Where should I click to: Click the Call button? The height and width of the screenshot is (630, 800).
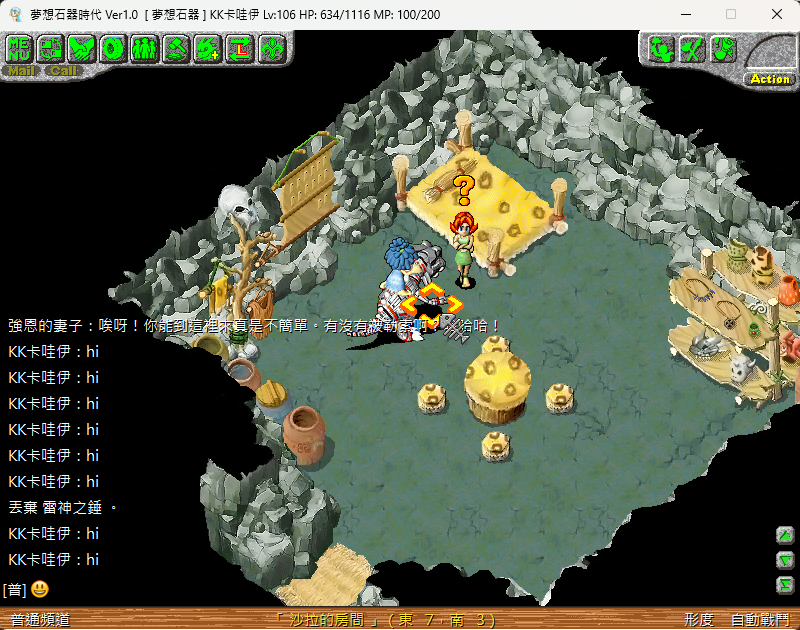point(63,71)
